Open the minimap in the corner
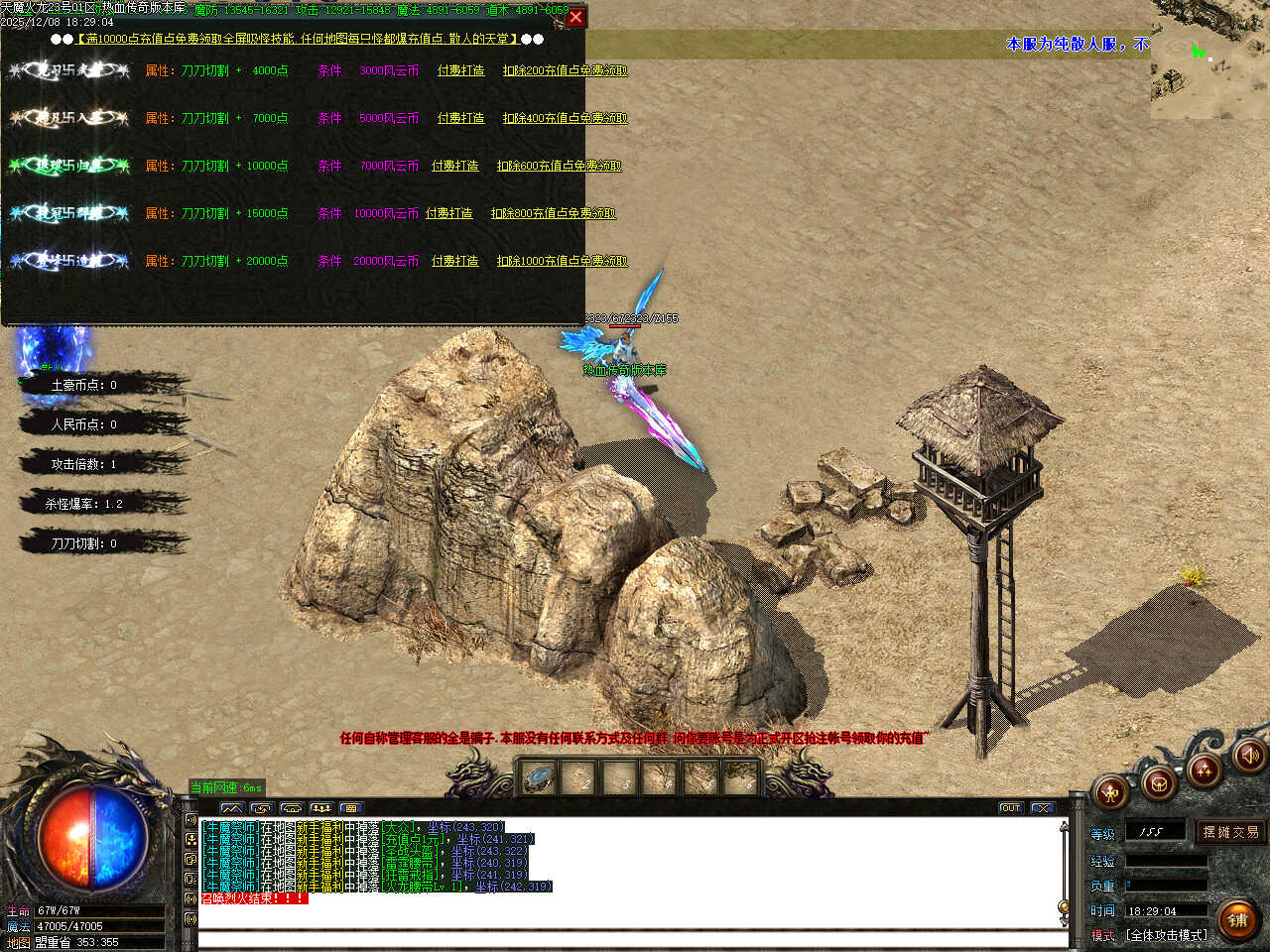 click(x=1209, y=59)
